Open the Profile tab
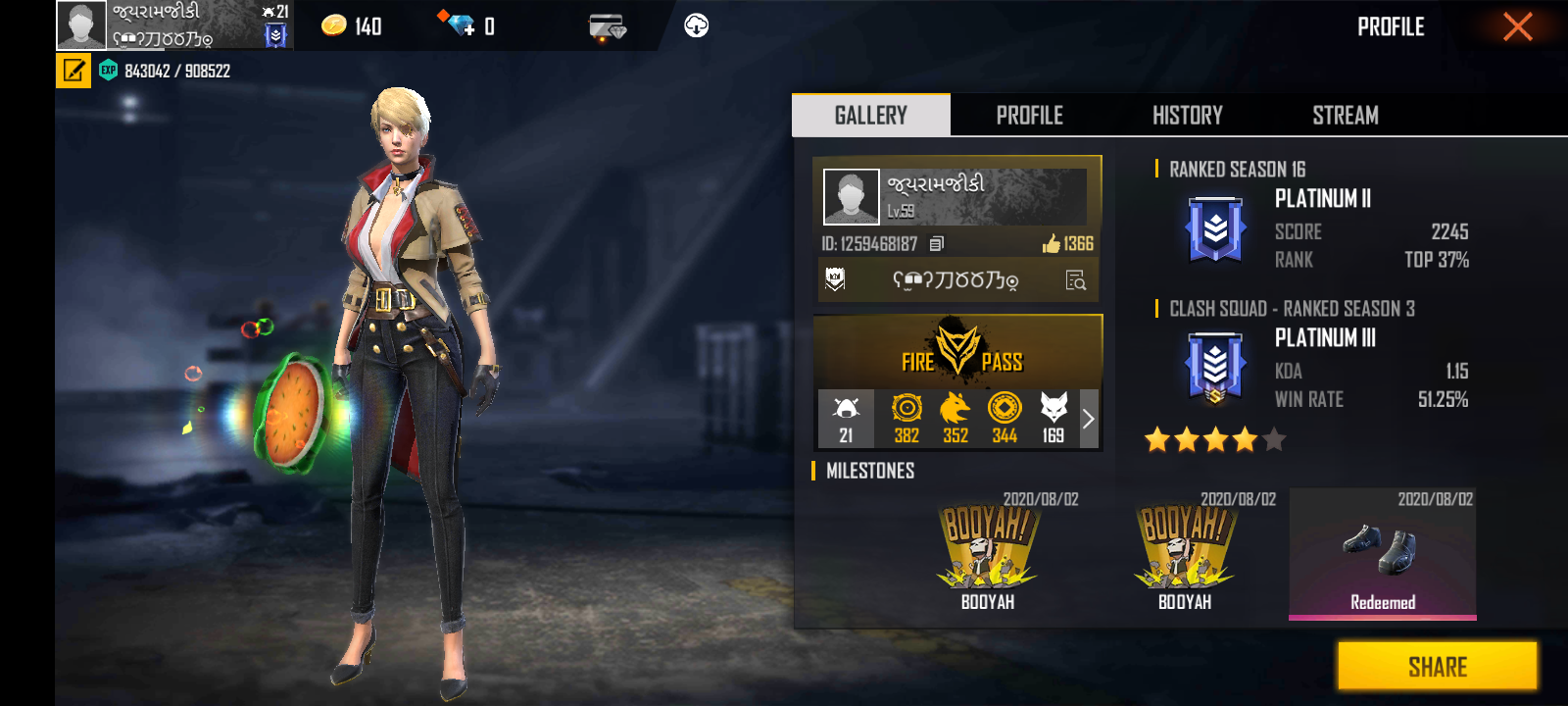1568x706 pixels. click(x=1029, y=116)
